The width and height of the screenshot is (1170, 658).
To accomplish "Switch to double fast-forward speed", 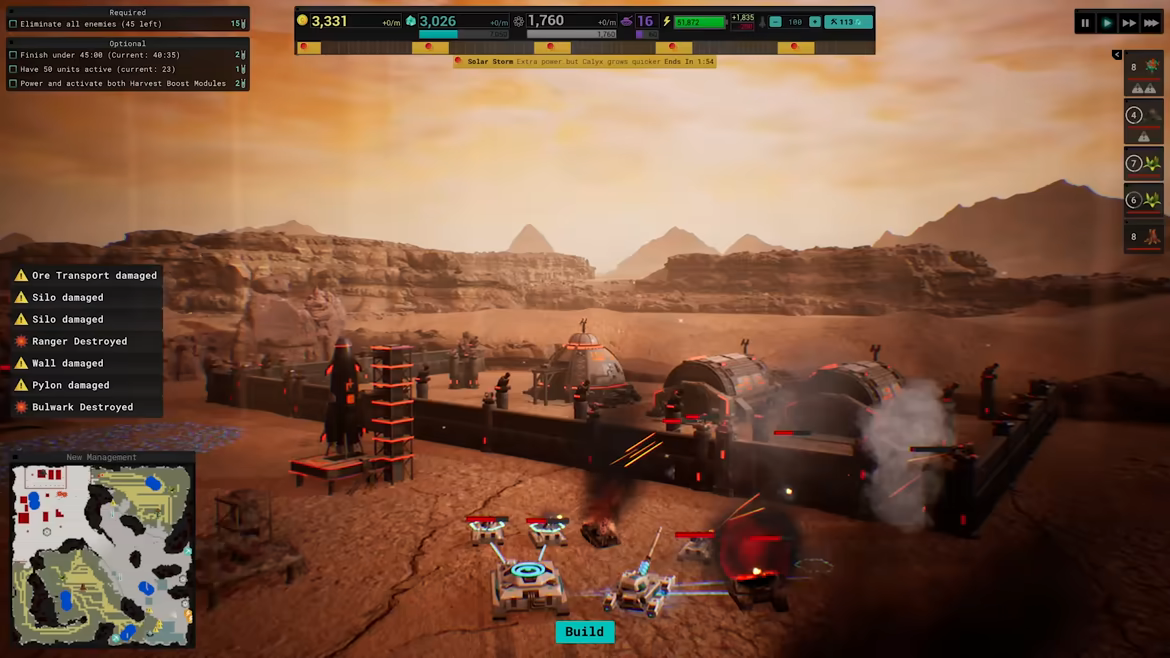I will 1129,23.
